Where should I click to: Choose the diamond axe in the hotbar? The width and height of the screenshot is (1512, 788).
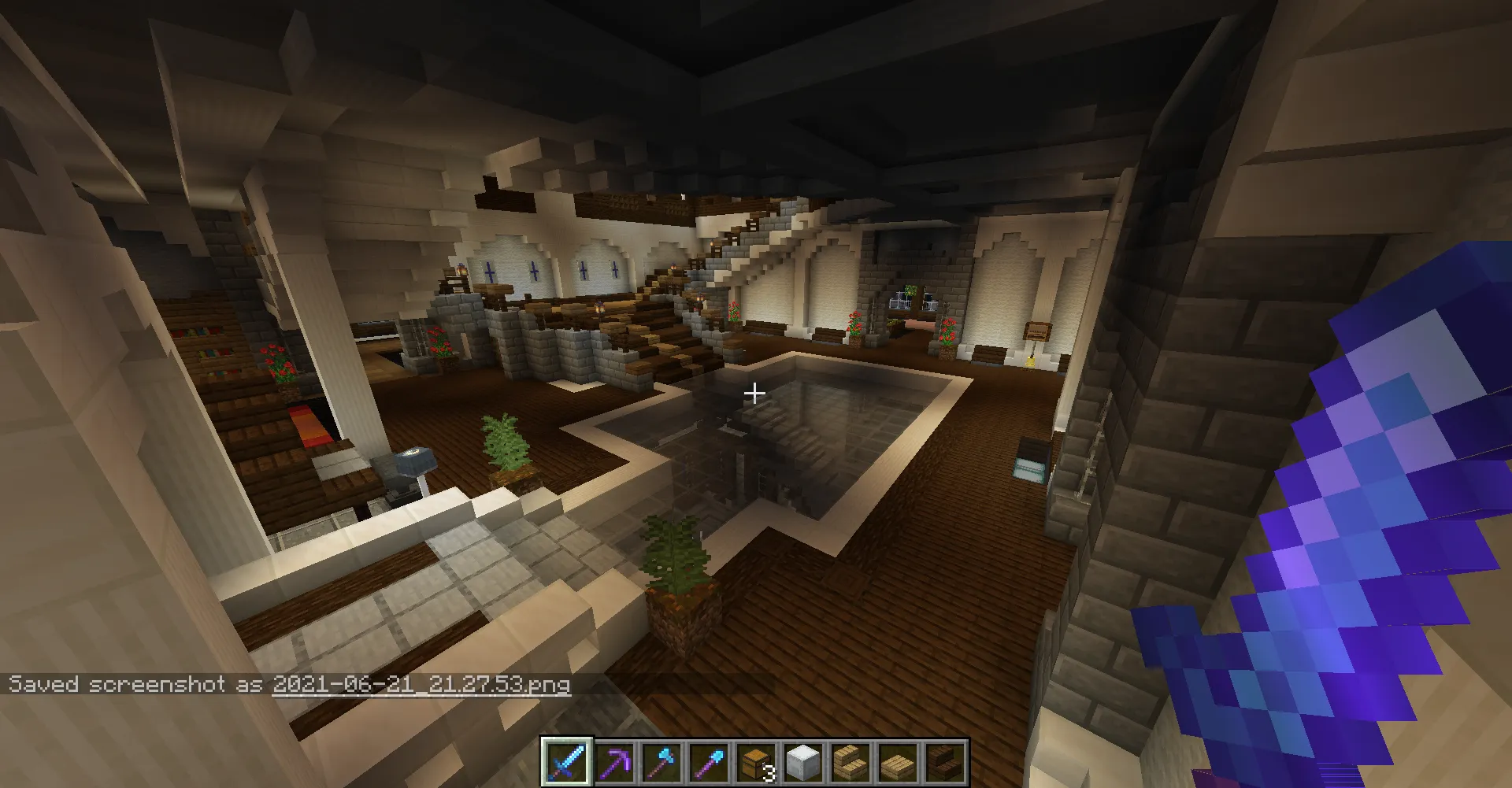(x=661, y=762)
